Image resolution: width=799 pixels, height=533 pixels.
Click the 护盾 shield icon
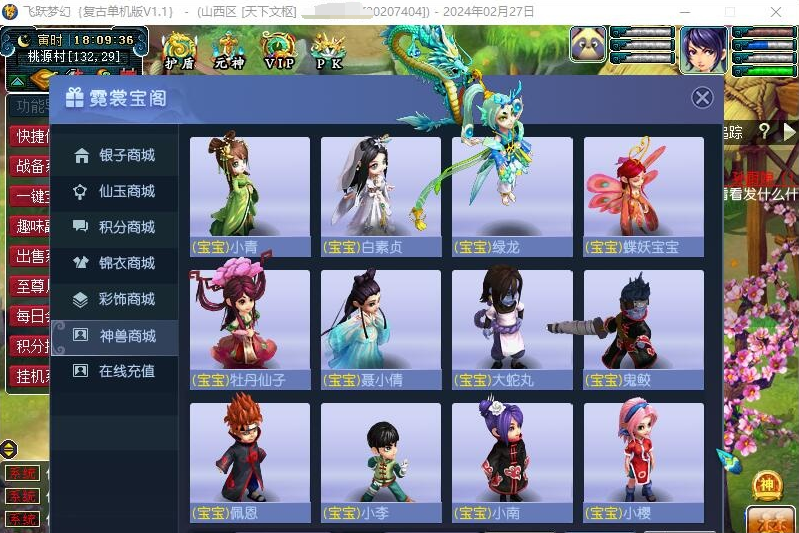180,50
